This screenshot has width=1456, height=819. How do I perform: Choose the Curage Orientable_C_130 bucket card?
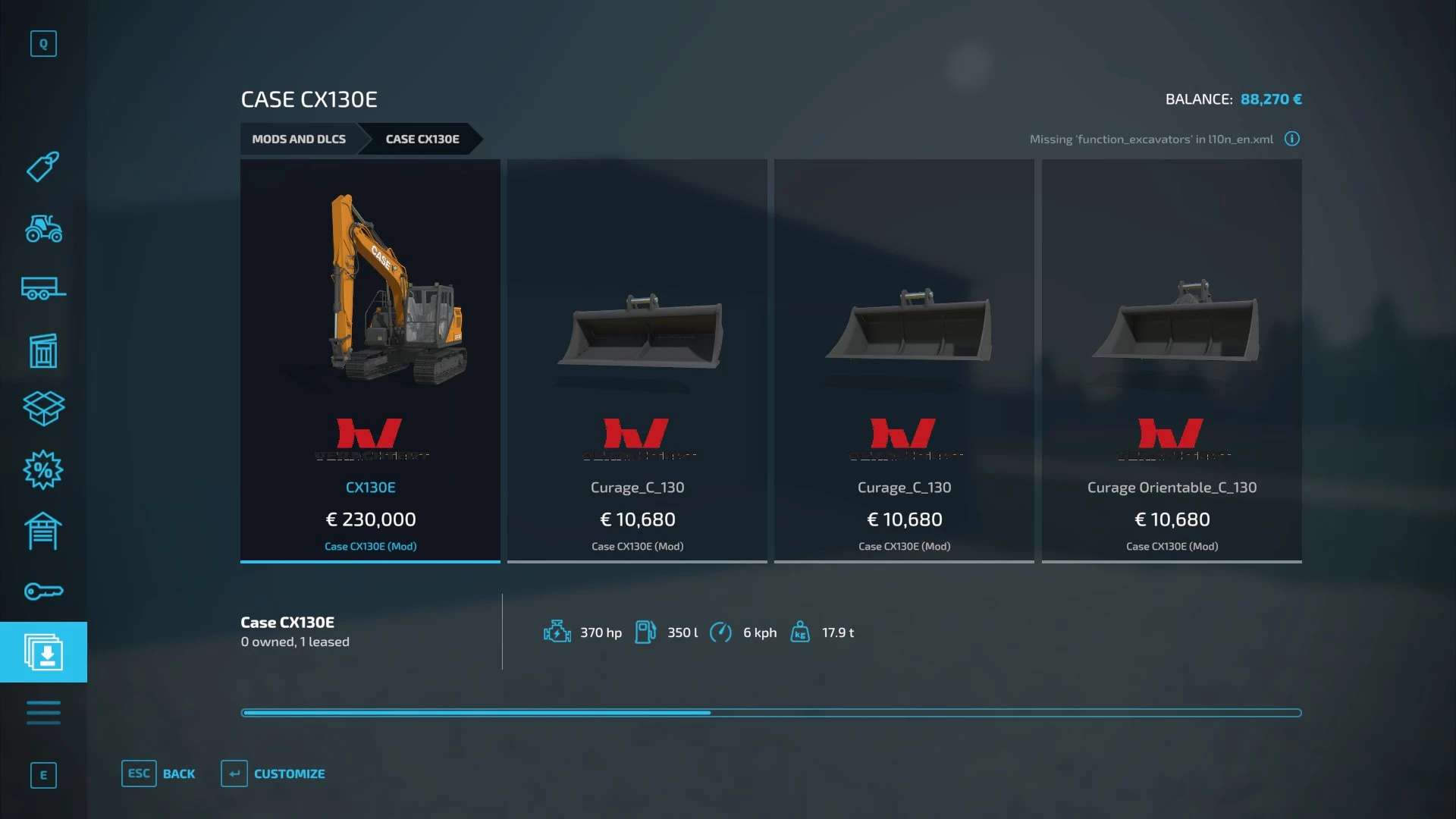(x=1171, y=360)
